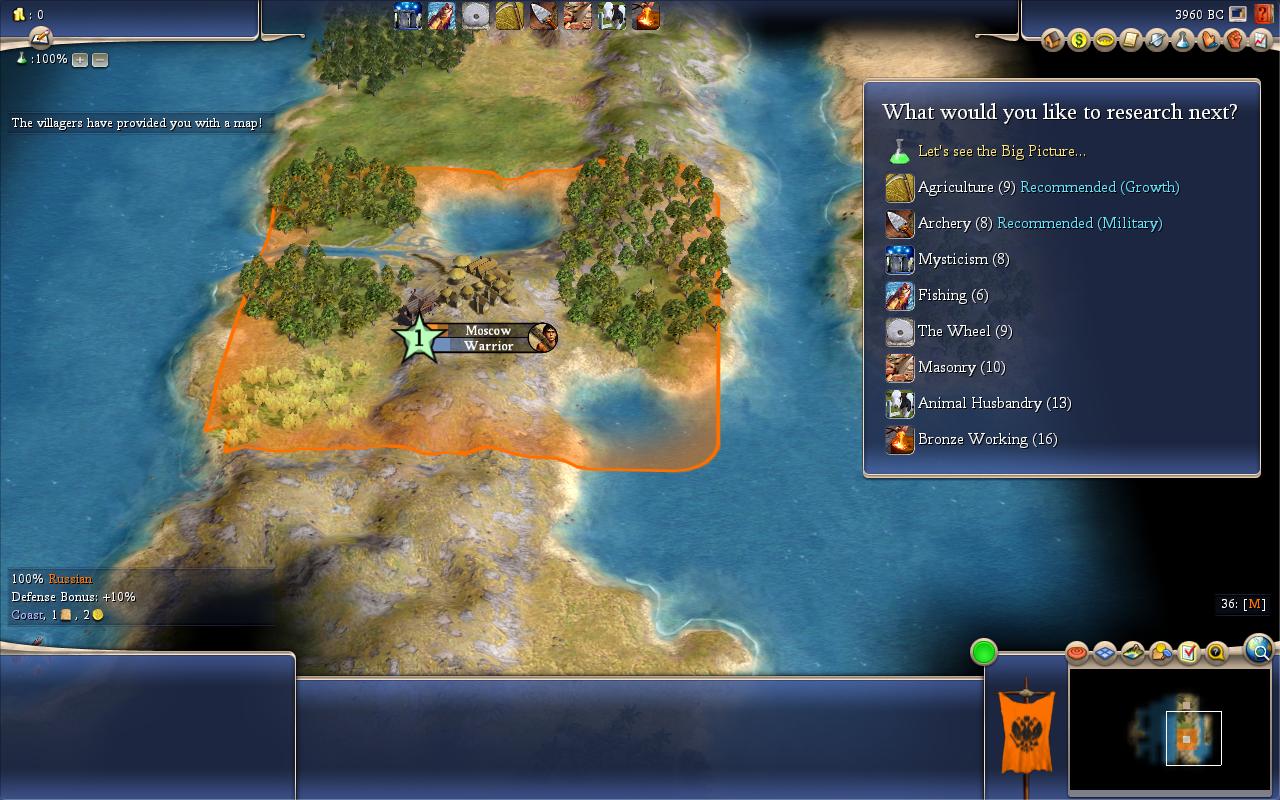The height and width of the screenshot is (800, 1280).
Task: Open the technology advisor flask icon
Action: pos(1182,40)
